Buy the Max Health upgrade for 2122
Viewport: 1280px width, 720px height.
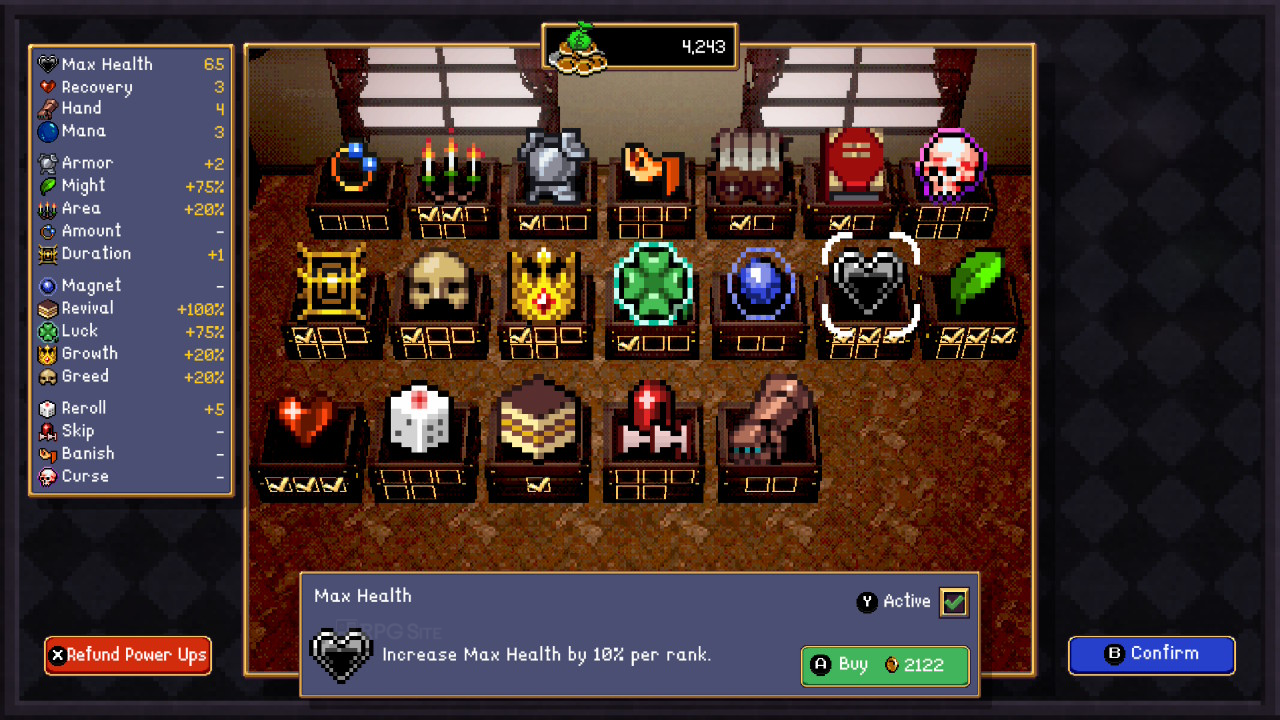pos(885,666)
